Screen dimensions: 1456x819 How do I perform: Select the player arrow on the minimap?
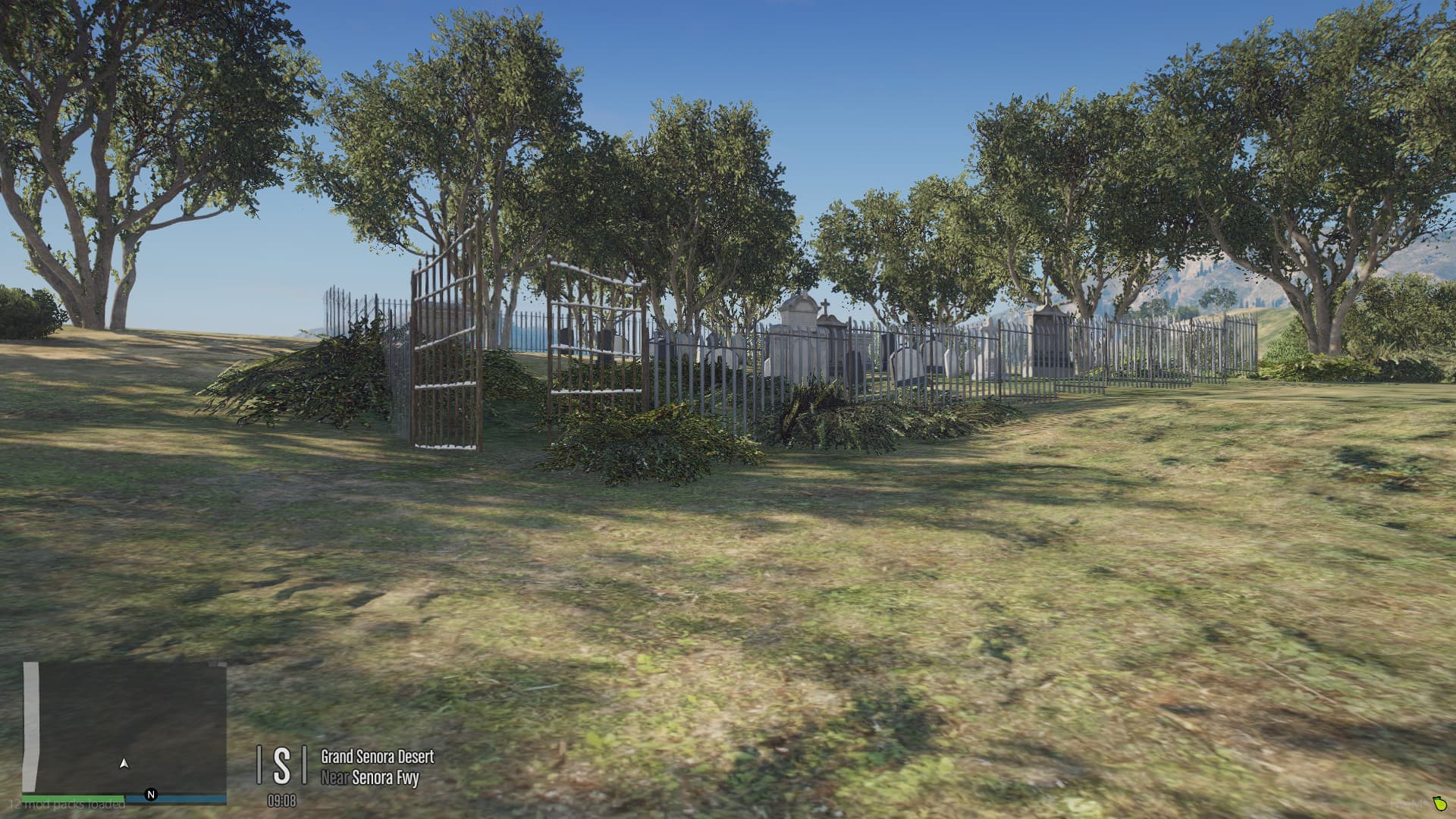[124, 764]
